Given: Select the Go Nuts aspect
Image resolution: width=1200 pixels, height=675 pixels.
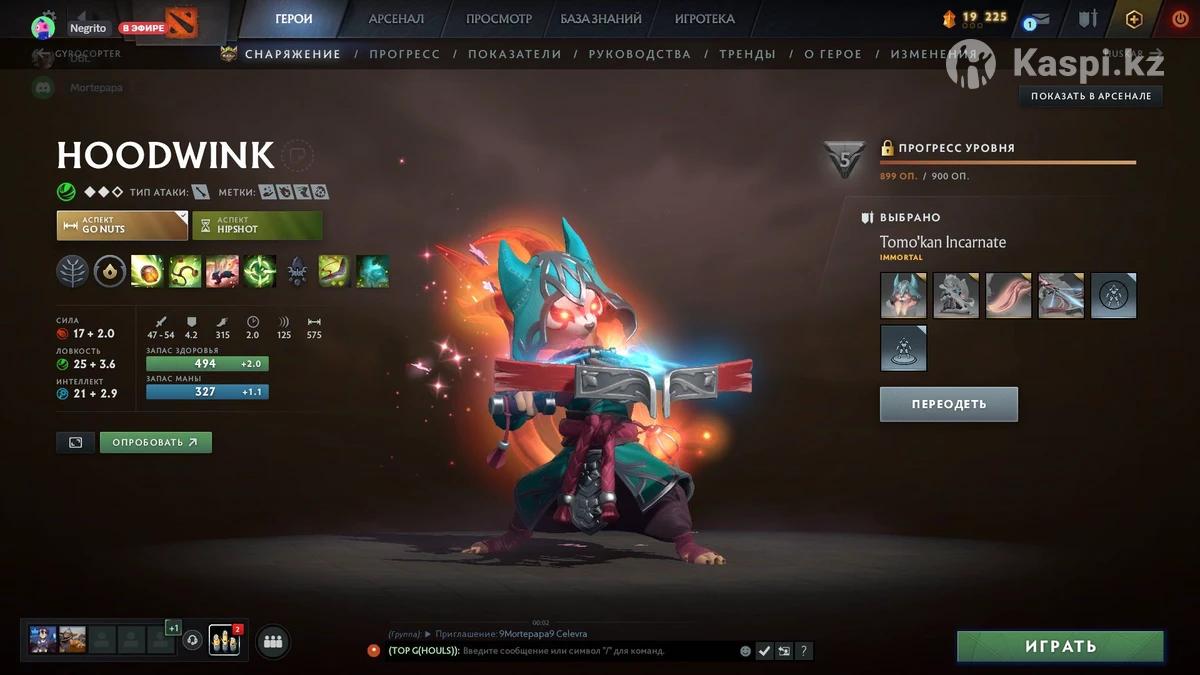Looking at the screenshot, I should click(x=122, y=225).
